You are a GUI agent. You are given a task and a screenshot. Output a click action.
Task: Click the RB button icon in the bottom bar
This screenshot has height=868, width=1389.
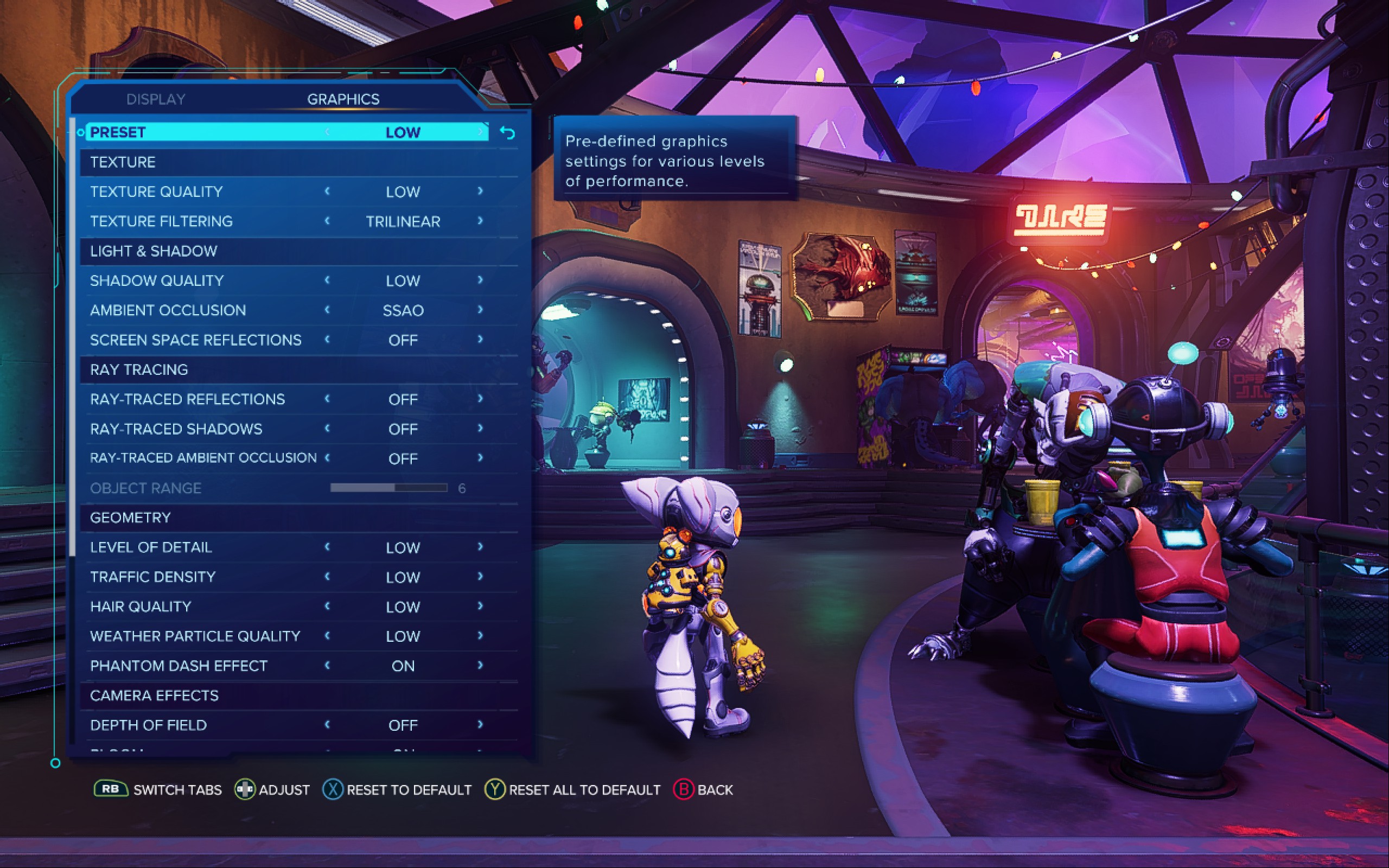110,790
